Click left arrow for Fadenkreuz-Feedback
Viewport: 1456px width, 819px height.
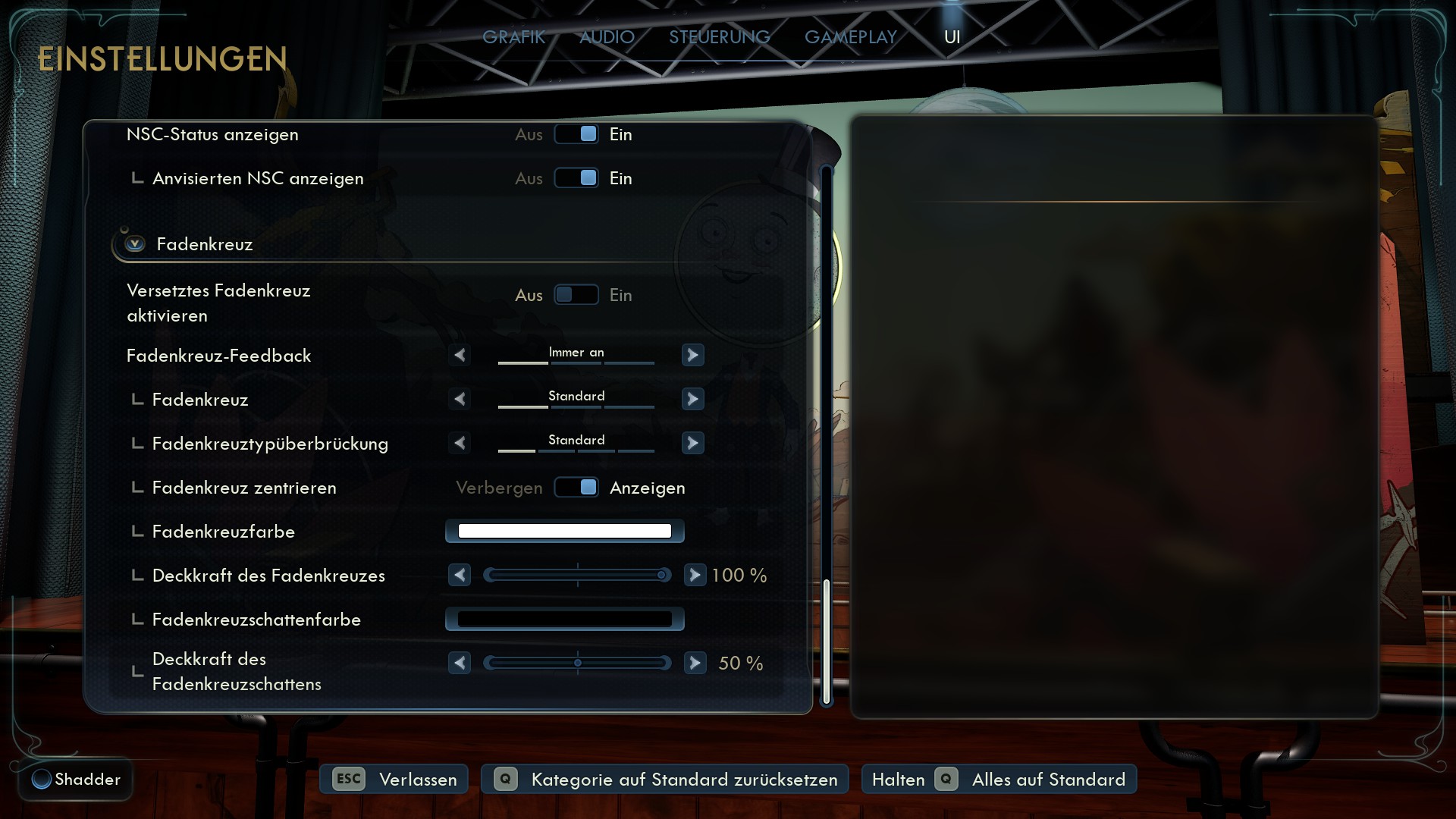[460, 355]
